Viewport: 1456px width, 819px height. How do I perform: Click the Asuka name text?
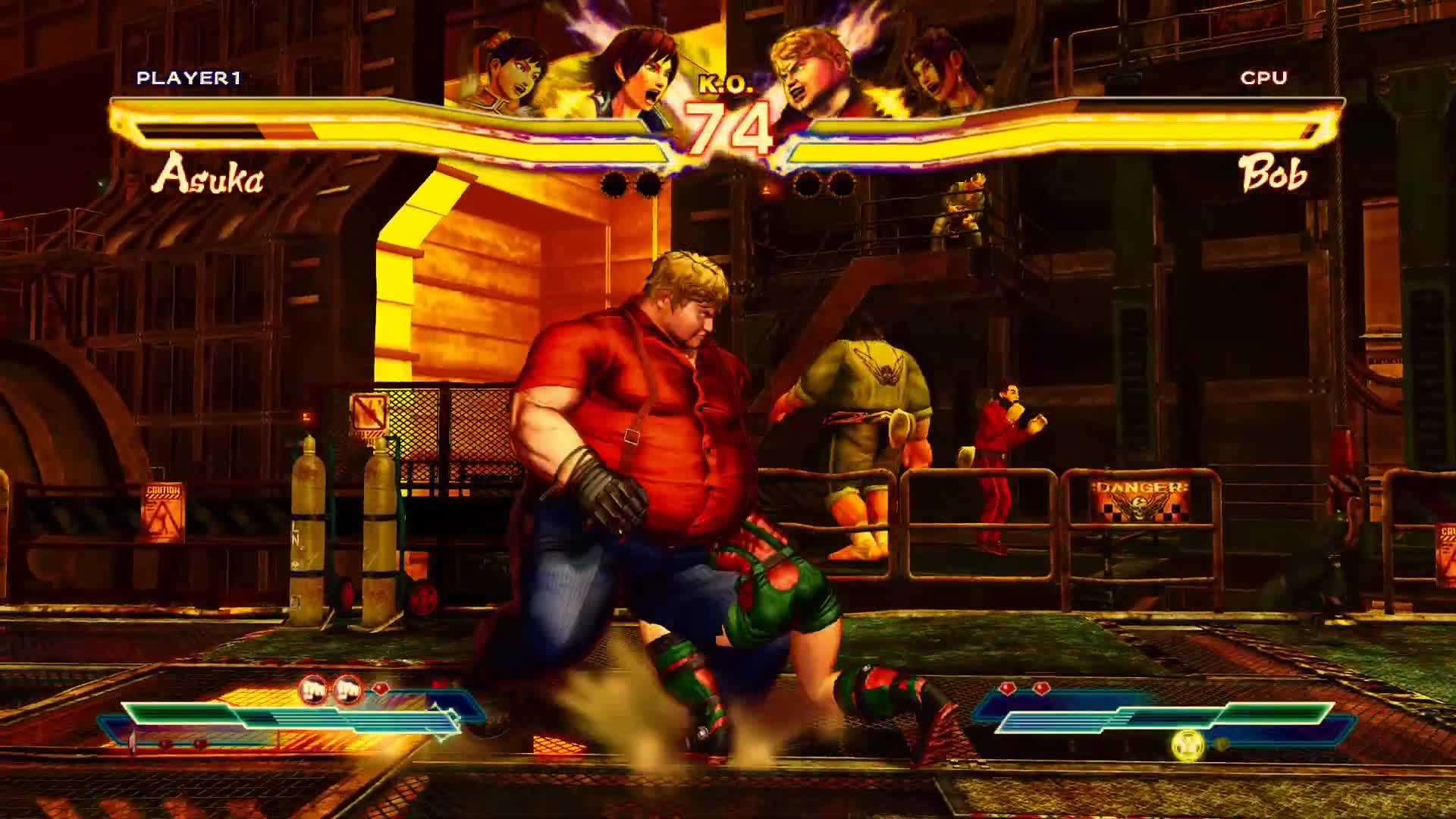click(211, 178)
